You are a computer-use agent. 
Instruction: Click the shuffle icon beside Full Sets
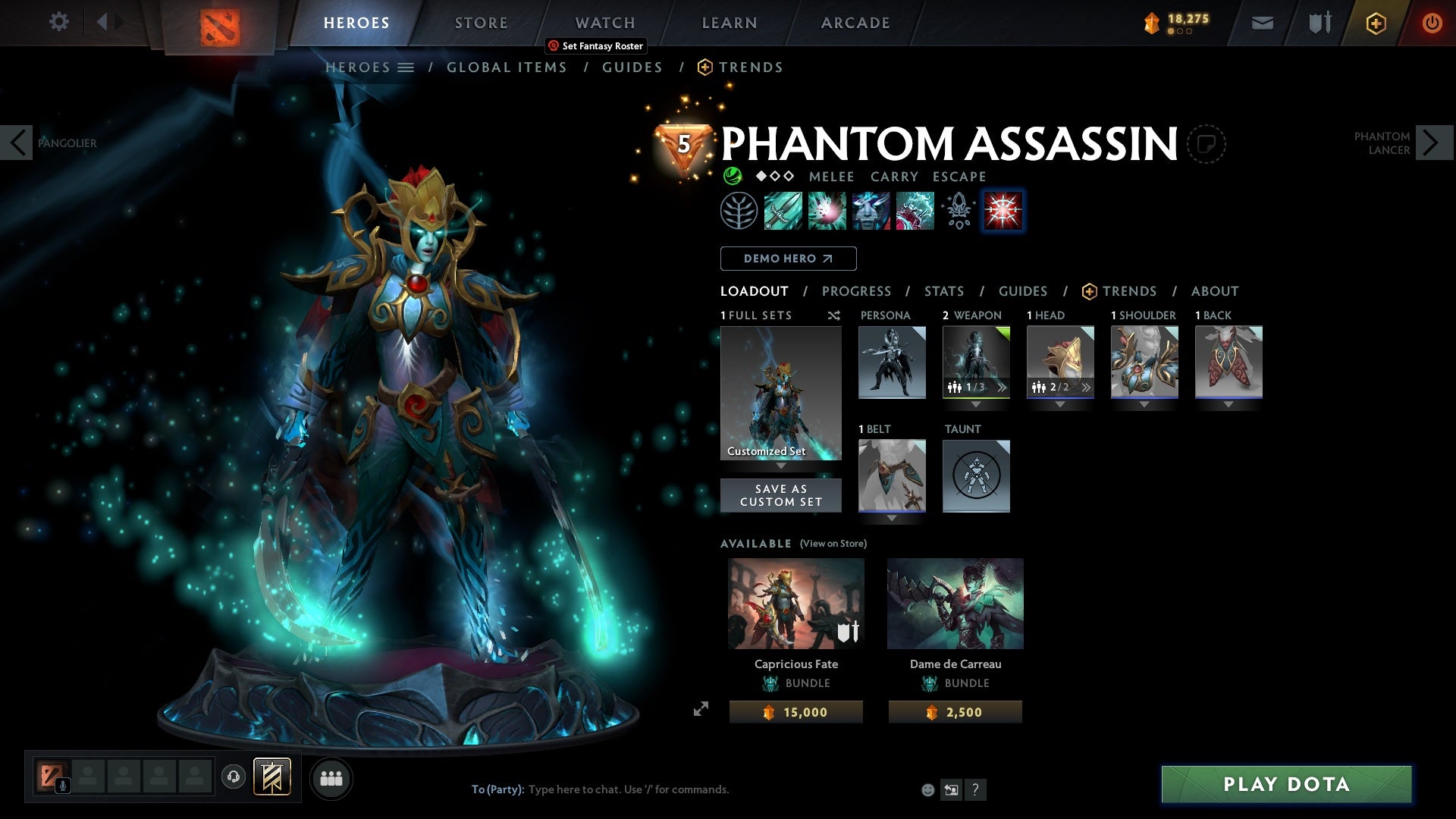[833, 315]
